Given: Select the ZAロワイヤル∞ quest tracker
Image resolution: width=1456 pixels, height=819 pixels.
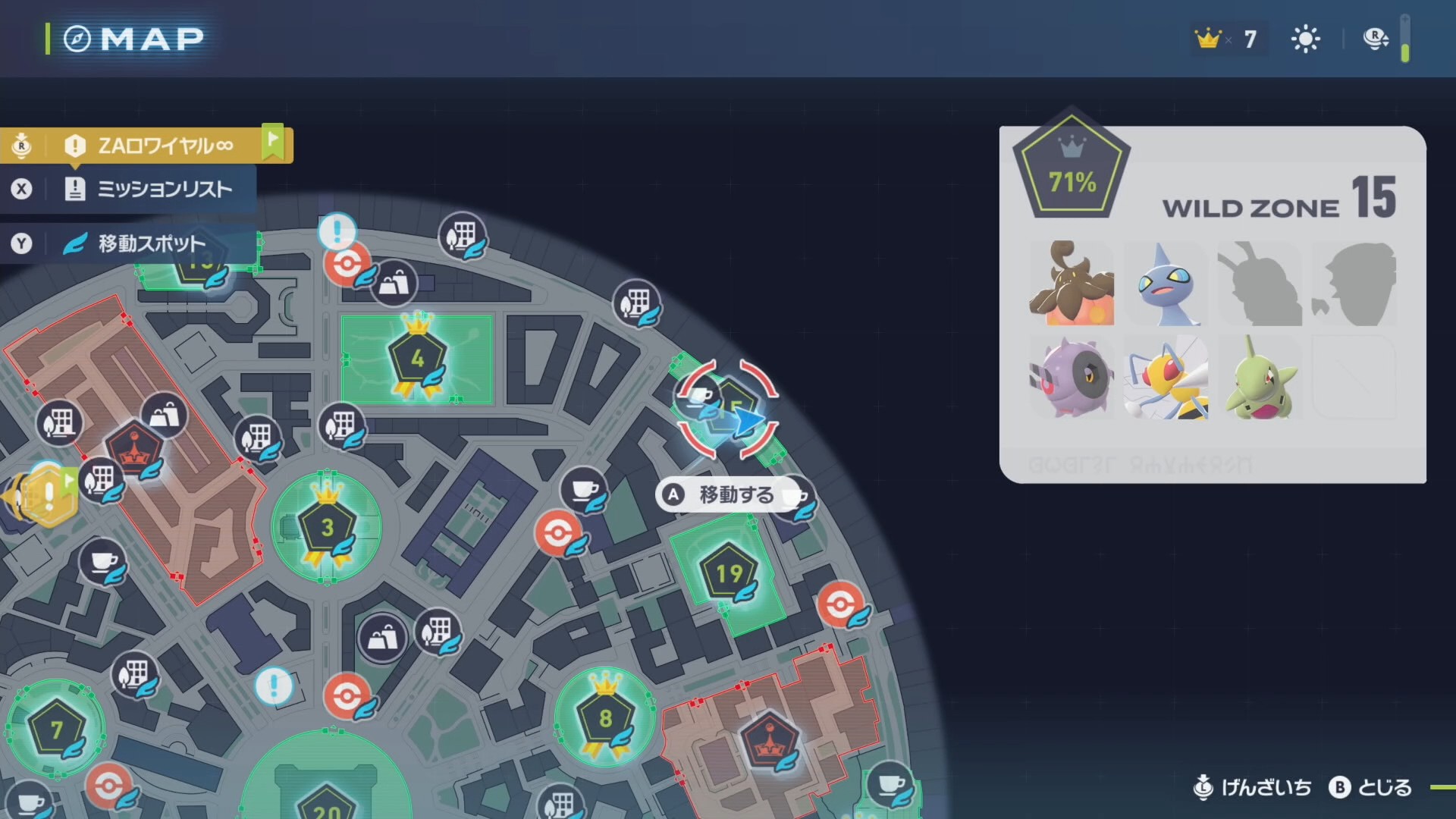Looking at the screenshot, I should pyautogui.click(x=165, y=145).
